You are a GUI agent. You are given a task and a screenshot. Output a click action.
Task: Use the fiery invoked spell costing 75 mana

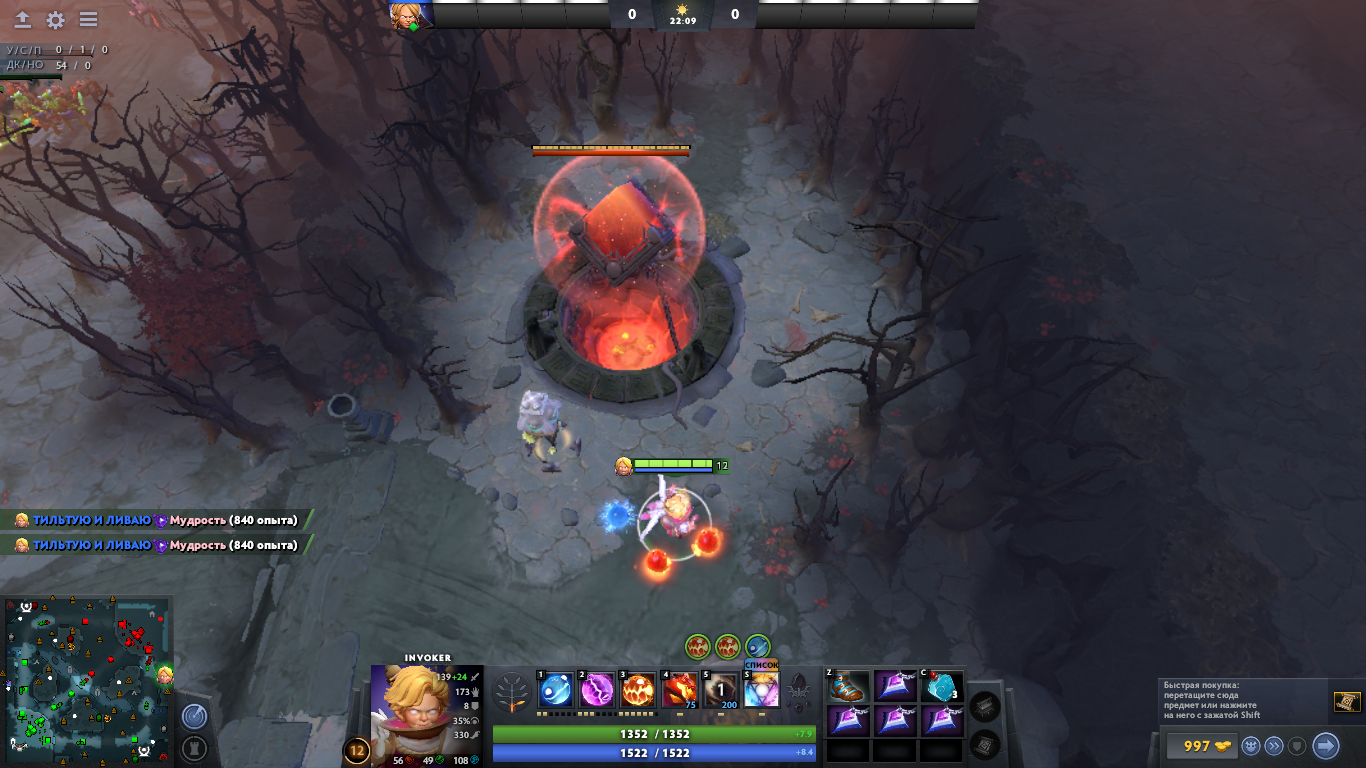(x=680, y=690)
